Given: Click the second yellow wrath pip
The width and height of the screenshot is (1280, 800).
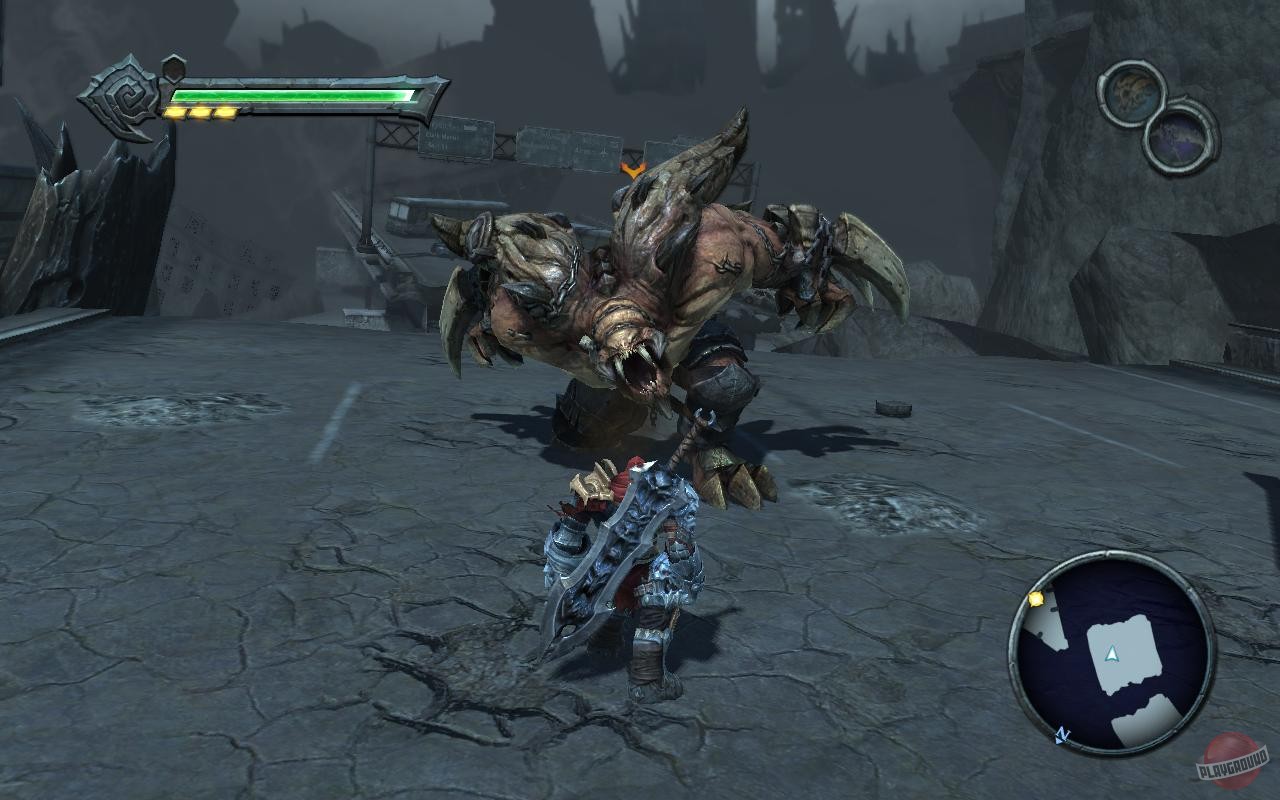Looking at the screenshot, I should click(x=200, y=112).
